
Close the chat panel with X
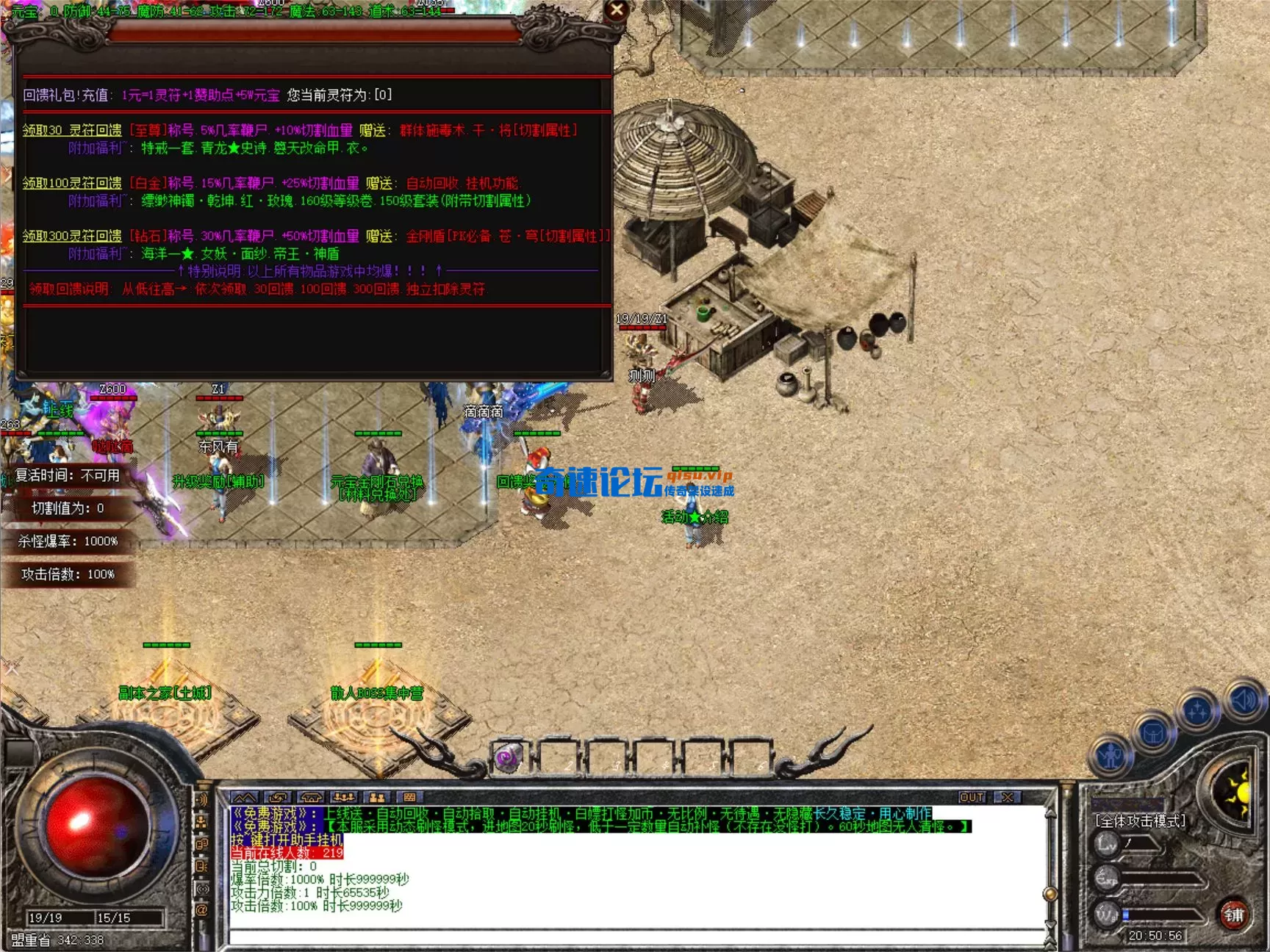coord(1008,797)
